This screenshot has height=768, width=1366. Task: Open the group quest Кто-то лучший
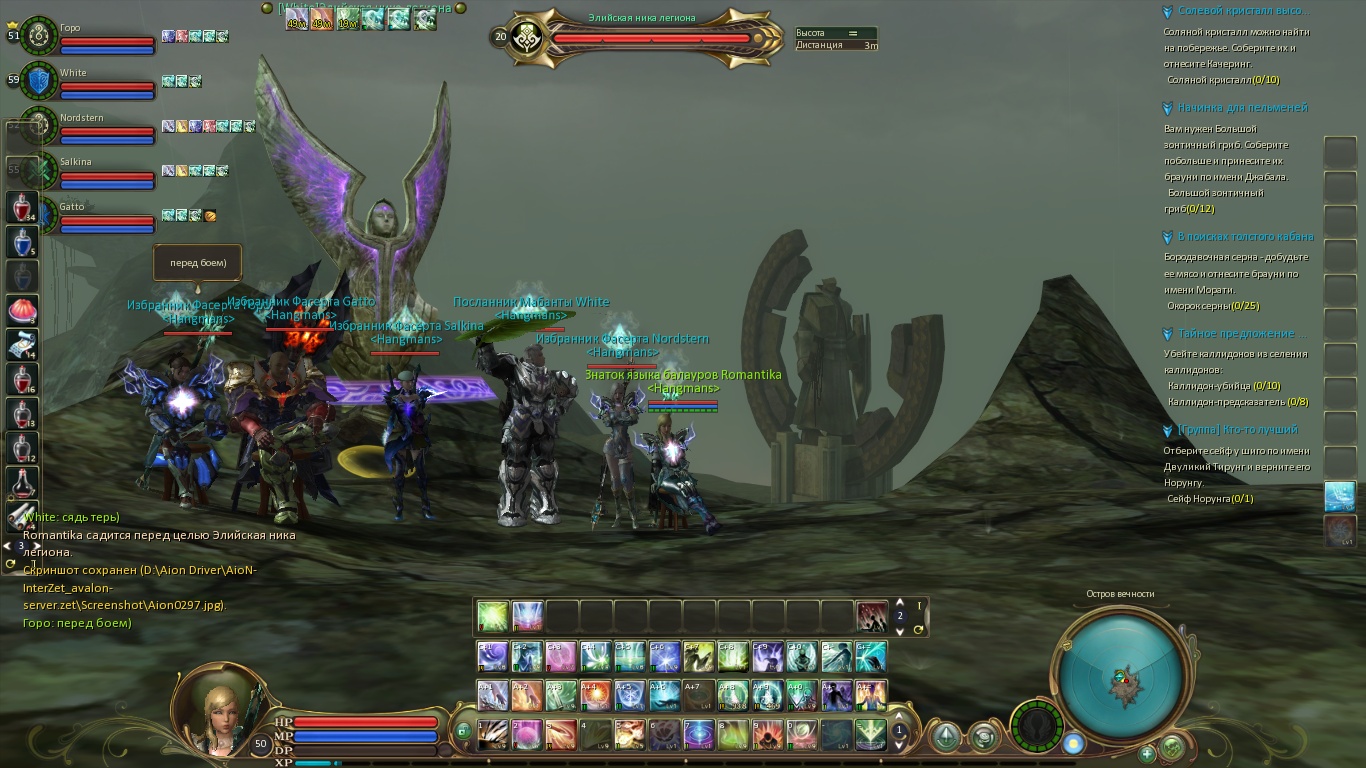coord(1238,430)
